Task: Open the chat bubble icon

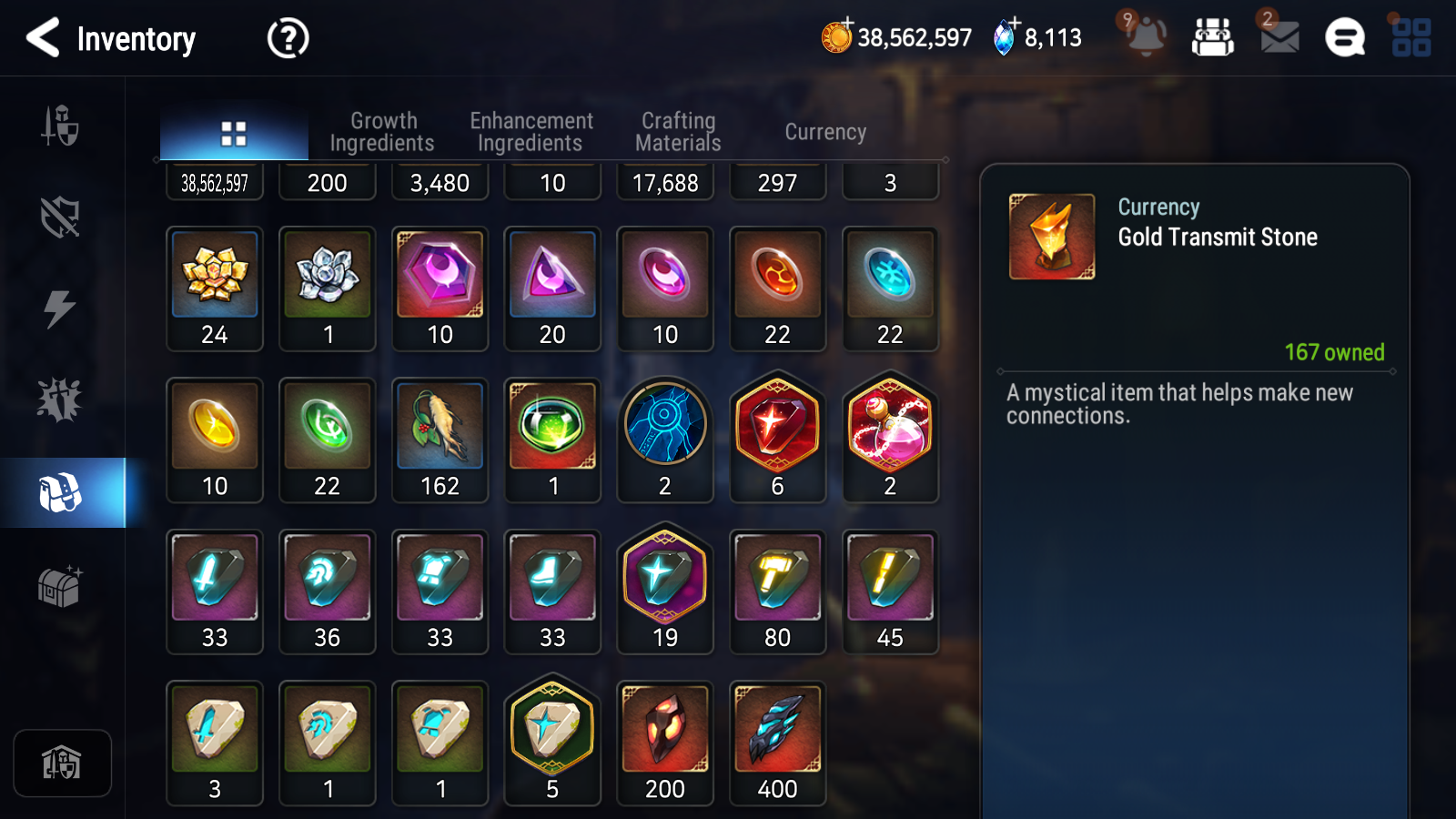Action: point(1345,38)
